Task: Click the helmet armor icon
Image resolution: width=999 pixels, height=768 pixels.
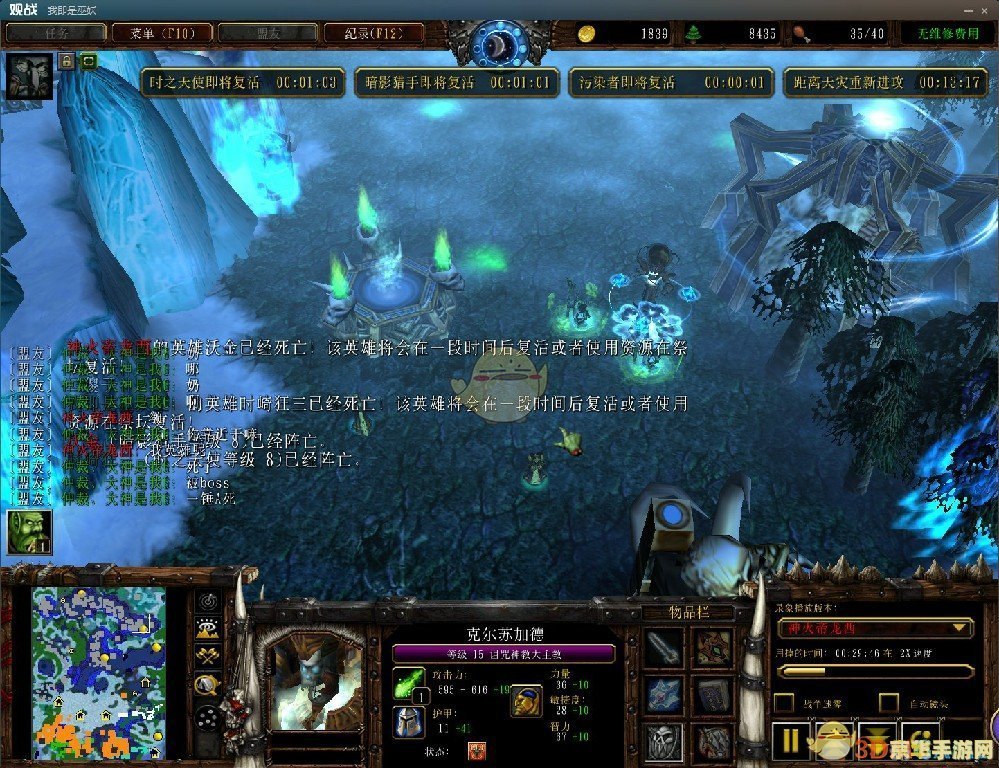Action: (x=408, y=722)
